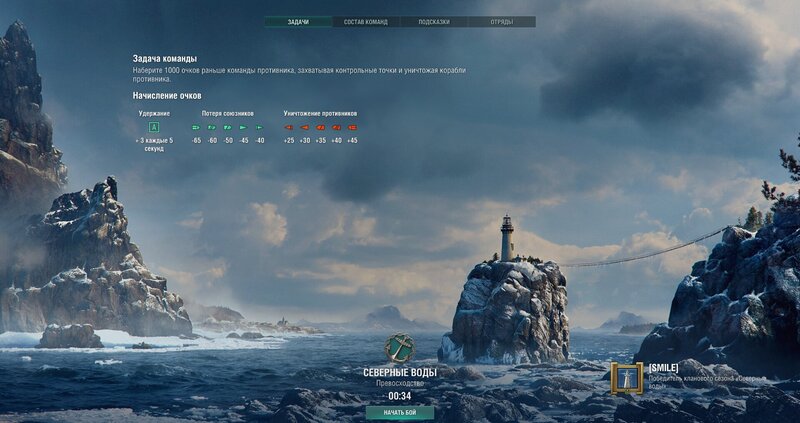Show the ПОДСКАЗКИ tab
The image size is (800, 423).
[434, 21]
